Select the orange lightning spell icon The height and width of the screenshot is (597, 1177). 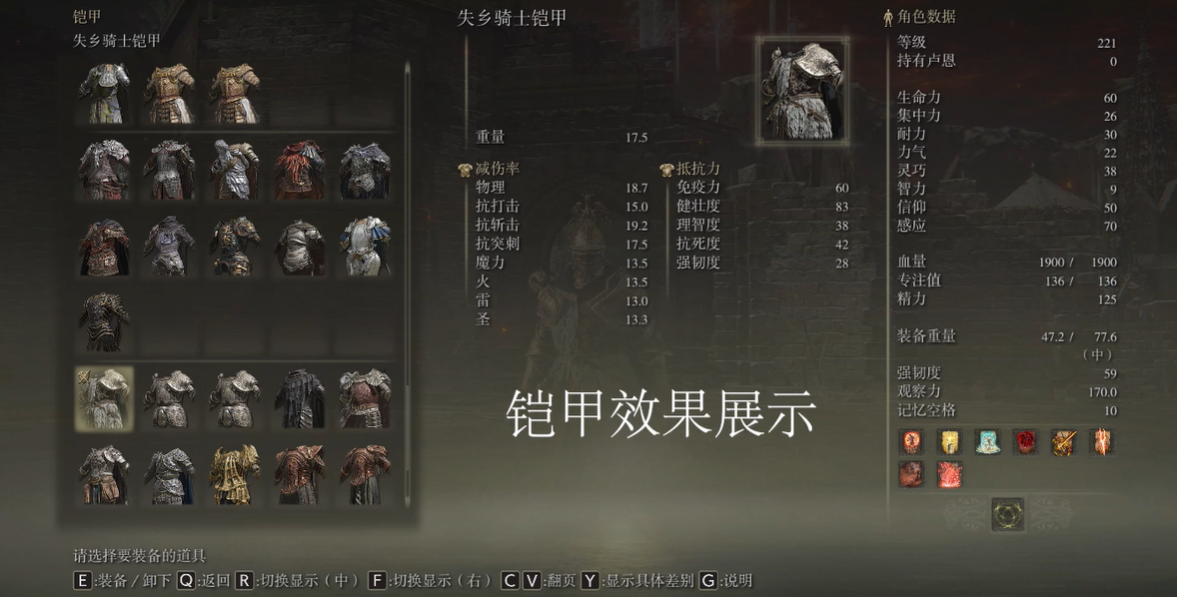(1101, 441)
